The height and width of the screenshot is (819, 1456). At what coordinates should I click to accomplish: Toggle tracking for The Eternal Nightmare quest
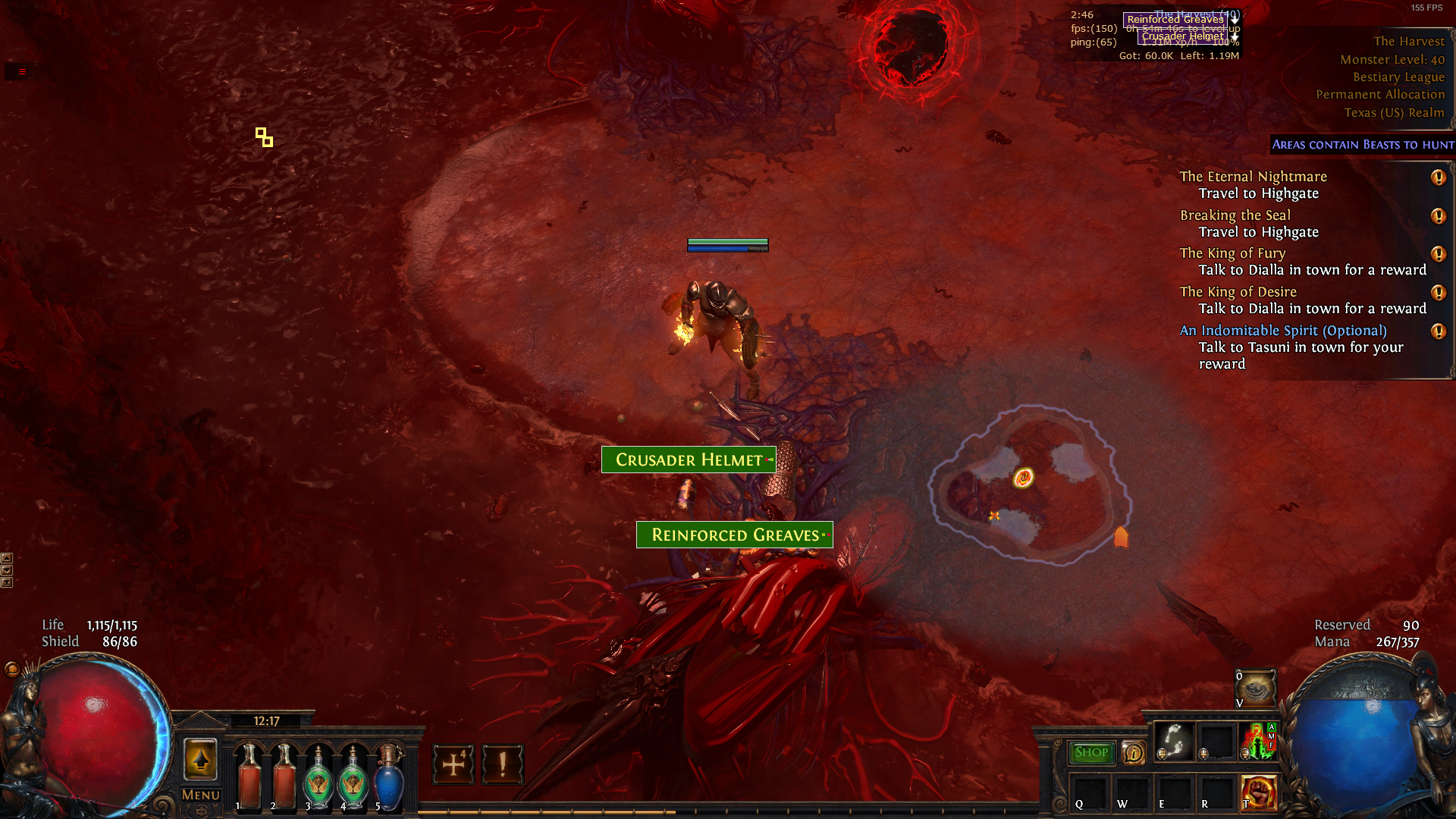click(1438, 178)
